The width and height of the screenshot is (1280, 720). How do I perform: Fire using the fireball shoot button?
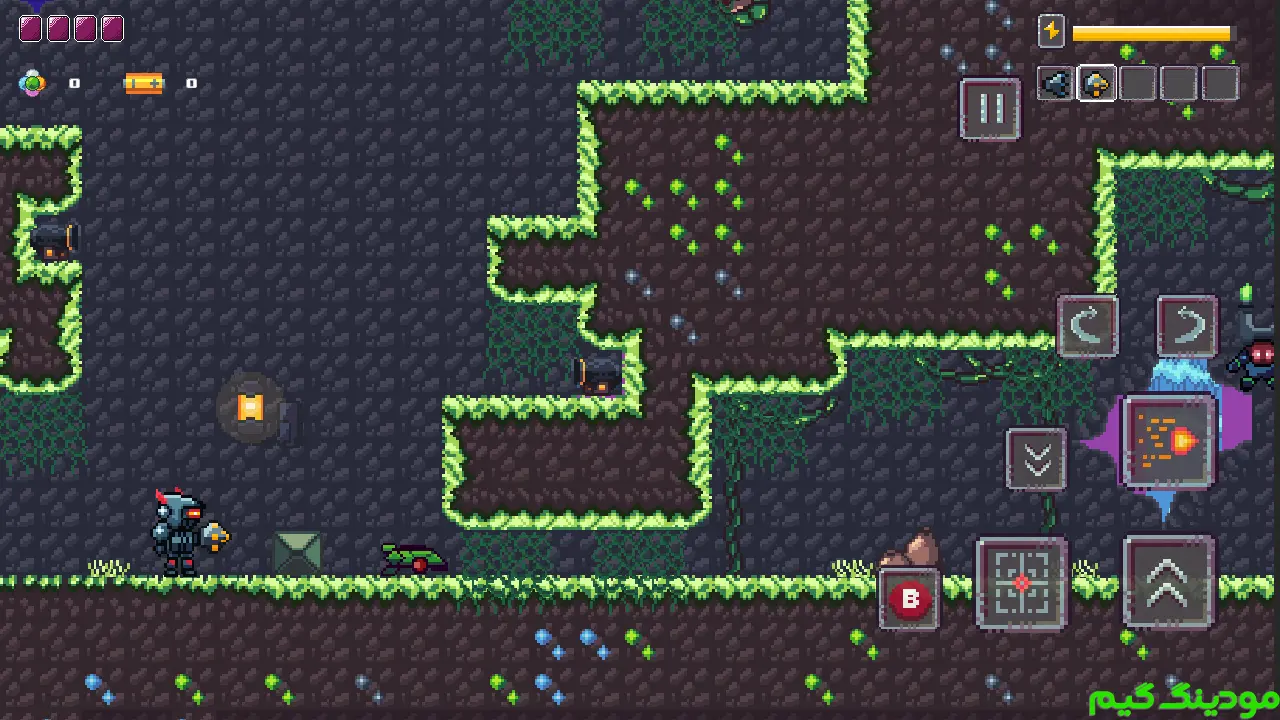[x=1168, y=441]
